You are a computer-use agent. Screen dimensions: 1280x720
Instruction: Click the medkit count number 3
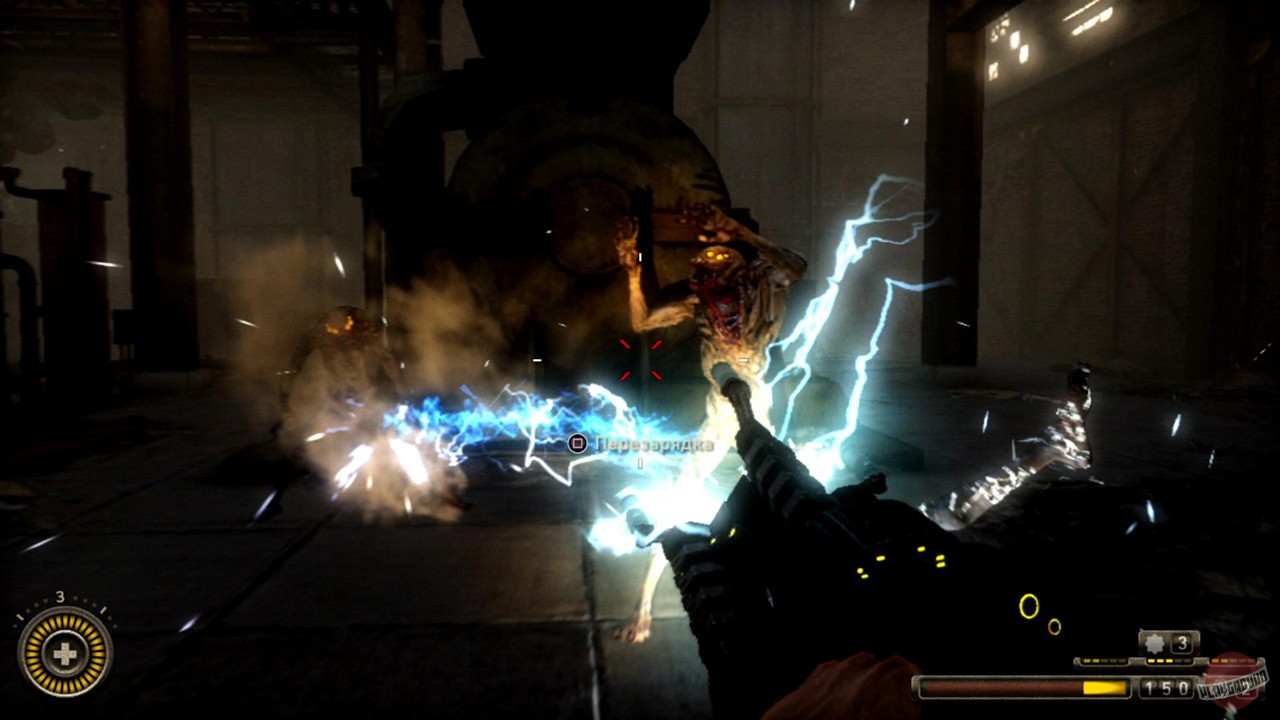59,596
